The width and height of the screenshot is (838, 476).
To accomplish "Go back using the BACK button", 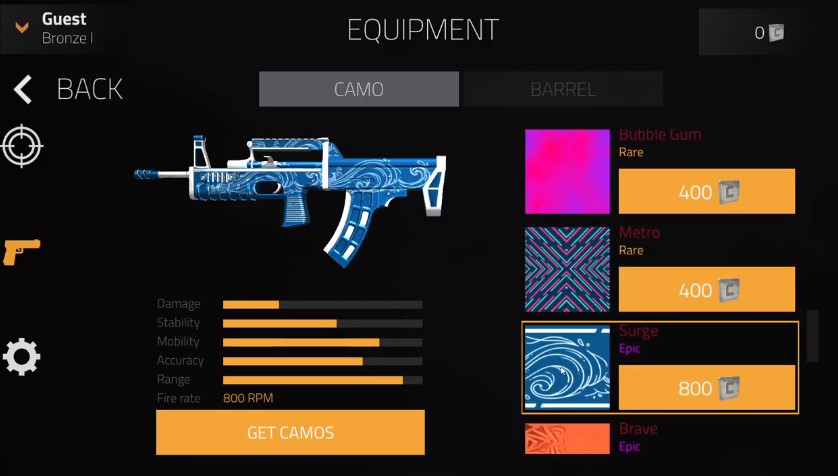I will coord(68,89).
